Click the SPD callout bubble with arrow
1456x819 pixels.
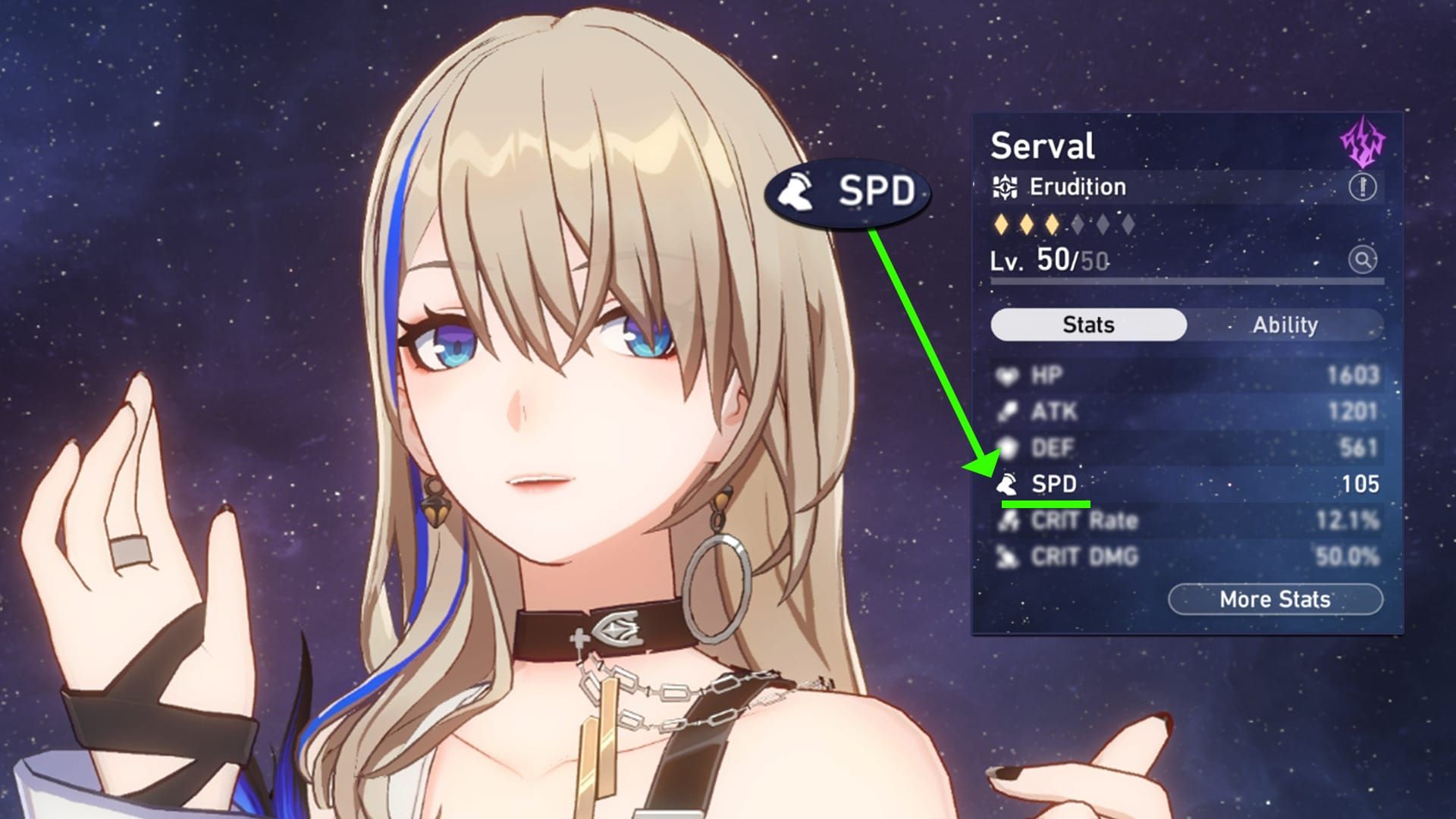pyautogui.click(x=849, y=193)
